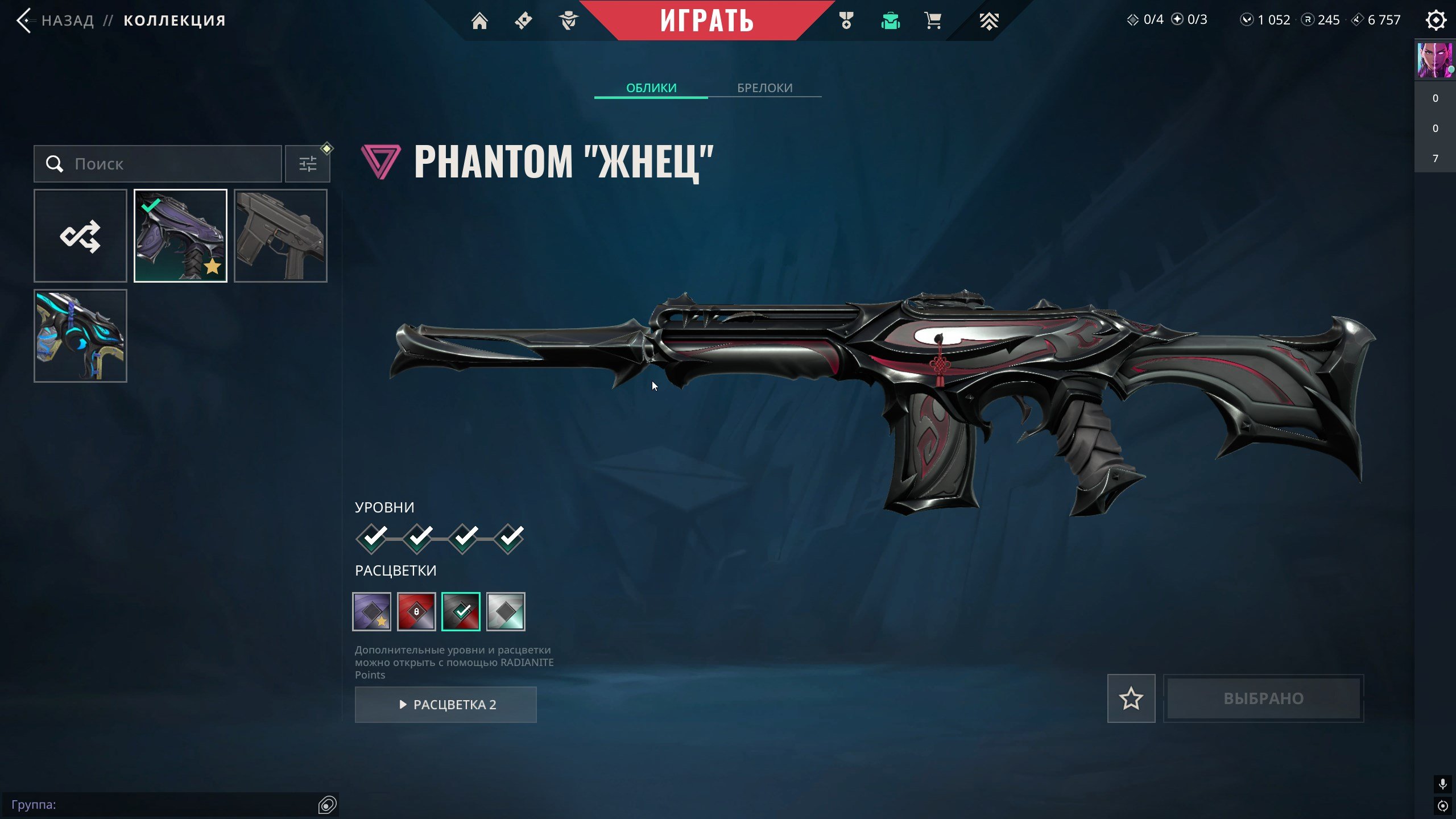Select the random skin shuffle tile
Image resolution: width=1456 pixels, height=819 pixels.
[x=80, y=235]
